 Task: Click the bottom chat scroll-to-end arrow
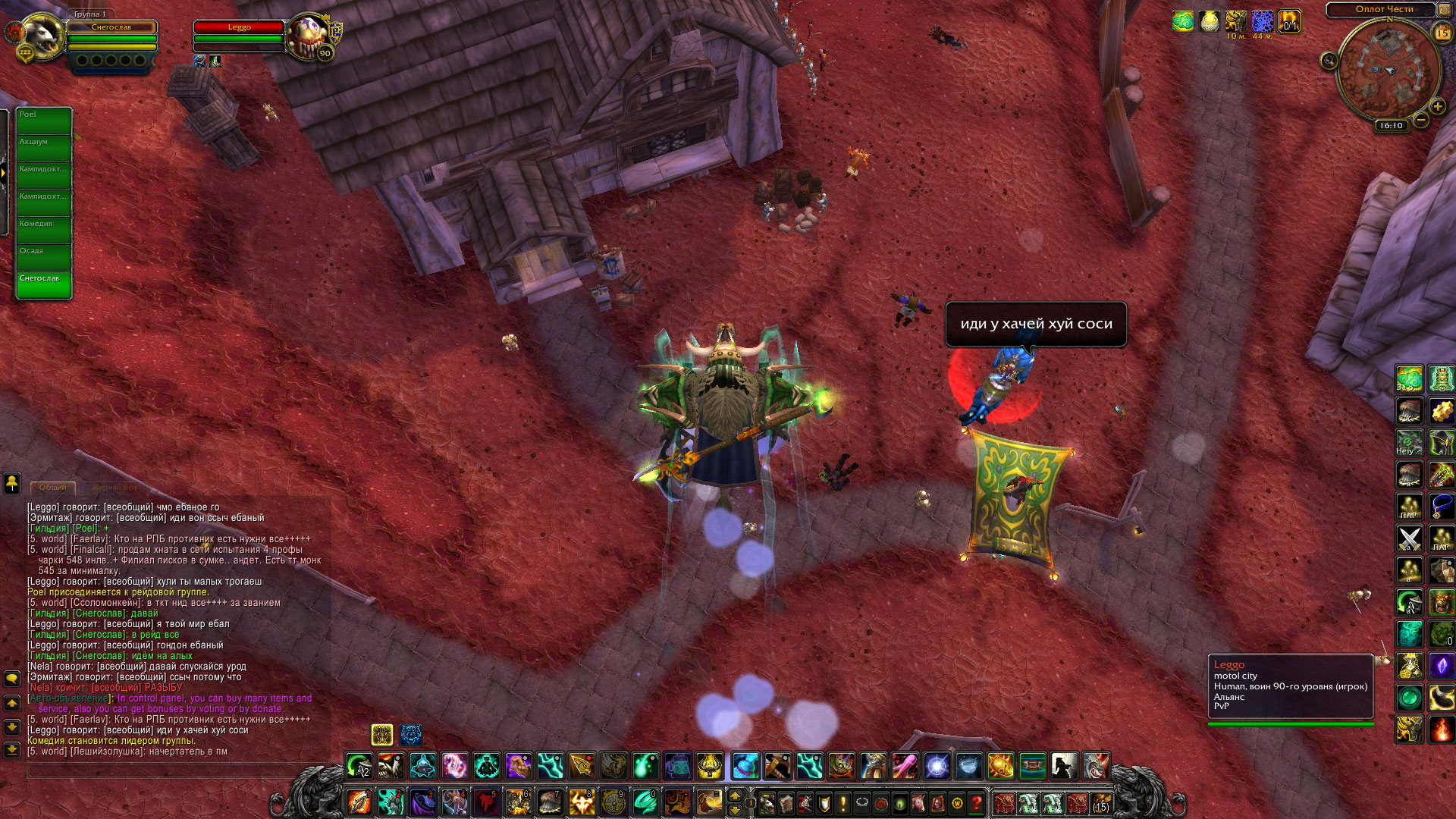click(x=12, y=749)
